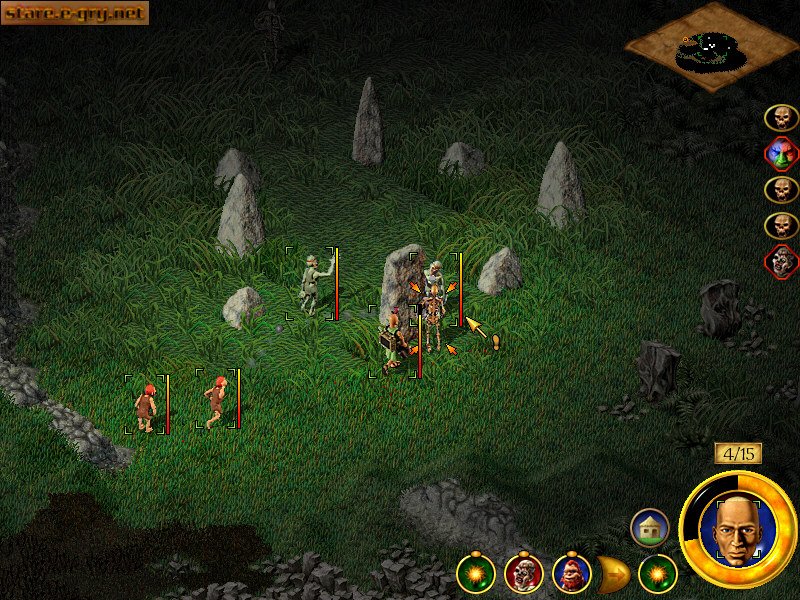The height and width of the screenshot is (600, 800).
Task: Open the hut building icon
Action: tap(649, 527)
